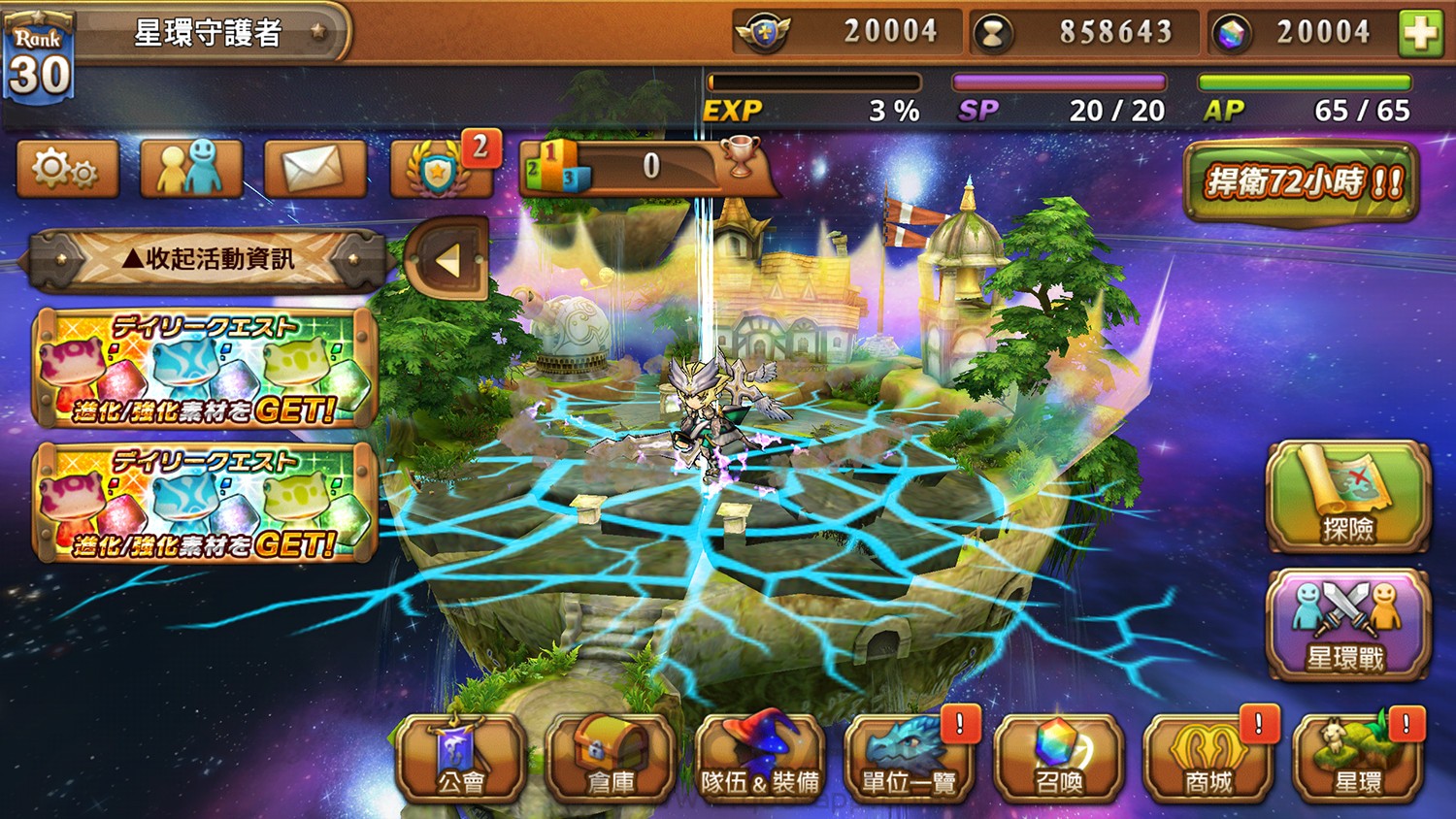1456x819 pixels.
Task: Open 探險 adventure map
Action: pyautogui.click(x=1348, y=497)
